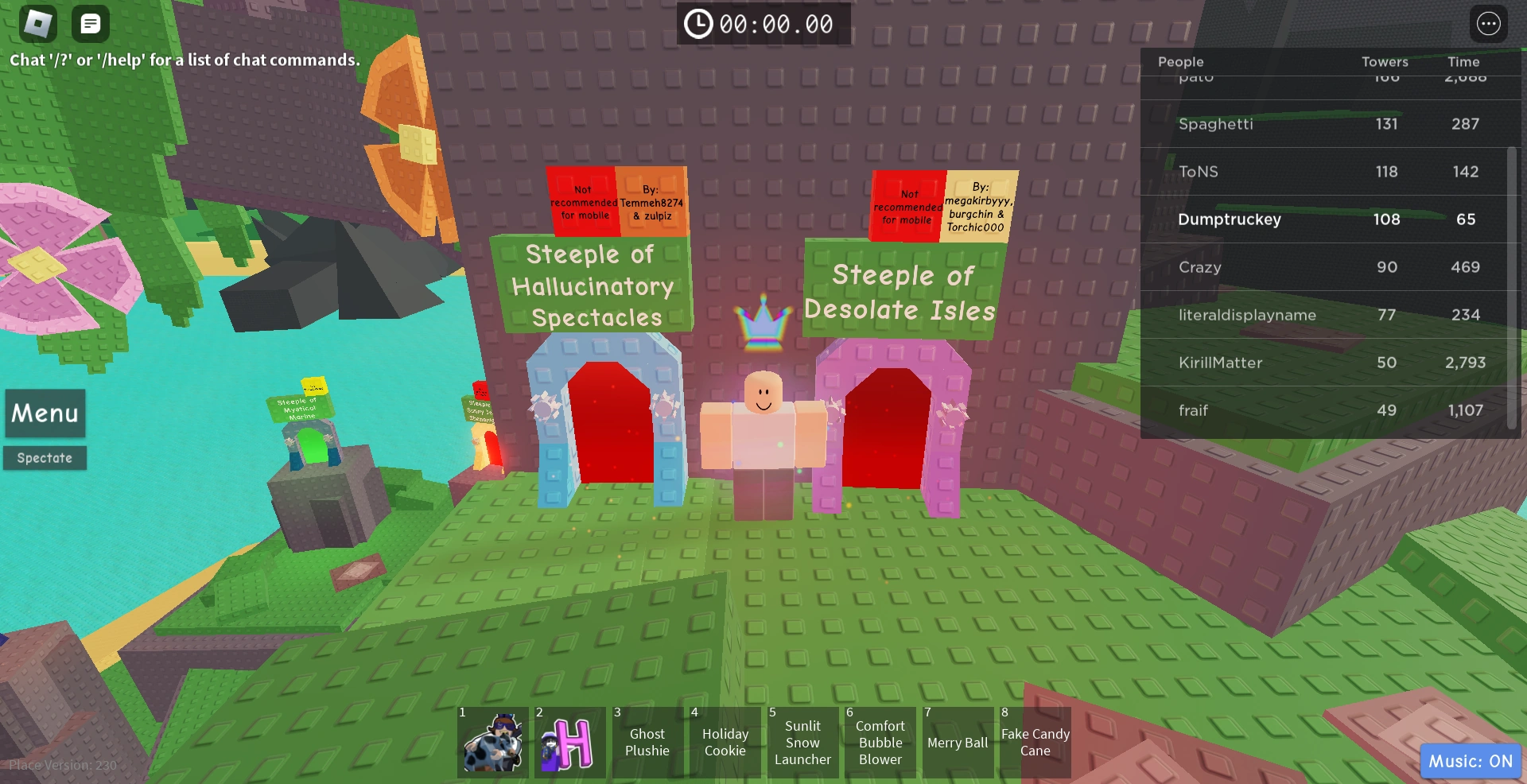The height and width of the screenshot is (784, 1527).
Task: Select the Ghost Plushie item
Action: 647,742
